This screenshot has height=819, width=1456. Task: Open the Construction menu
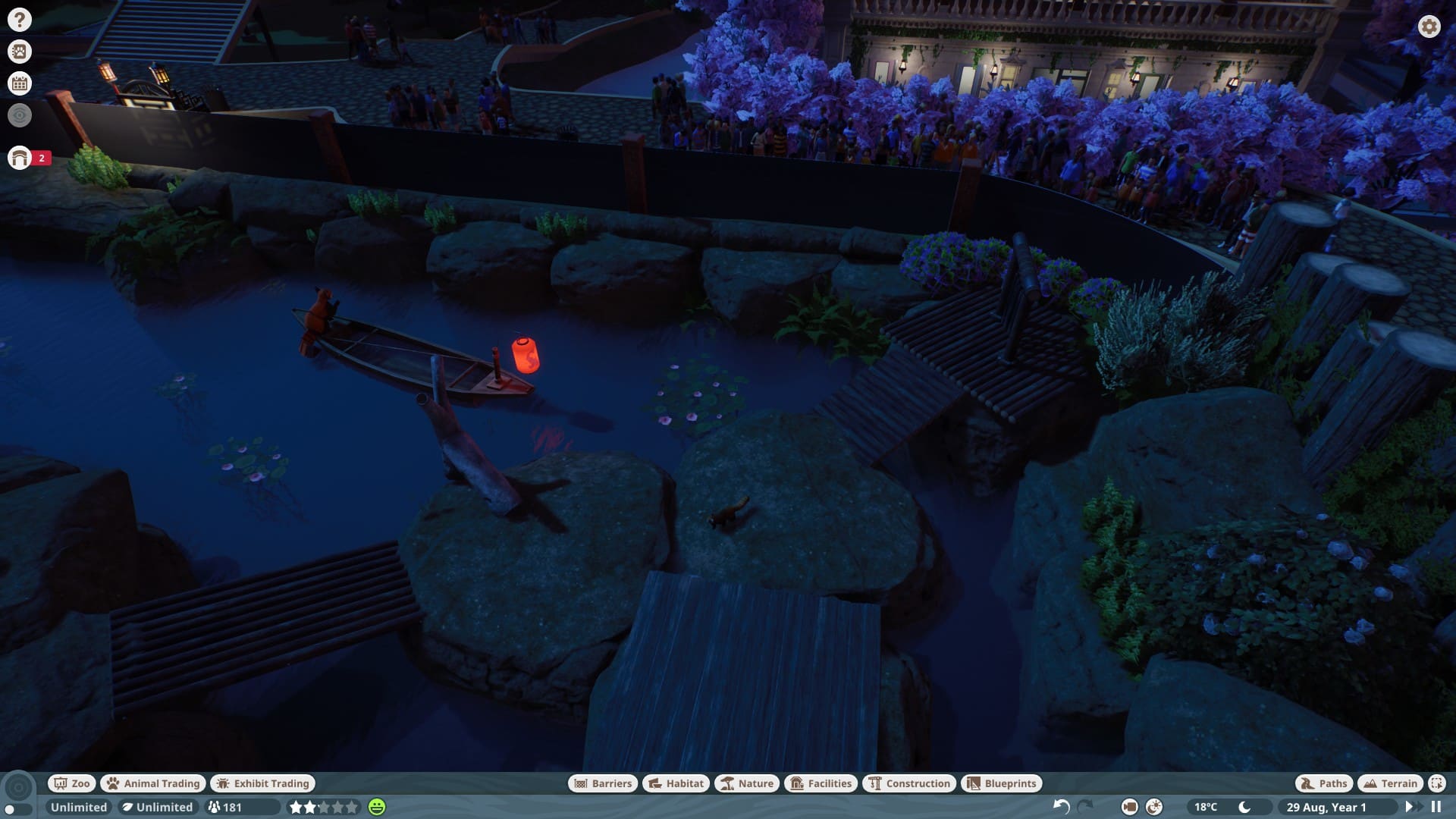click(x=909, y=783)
